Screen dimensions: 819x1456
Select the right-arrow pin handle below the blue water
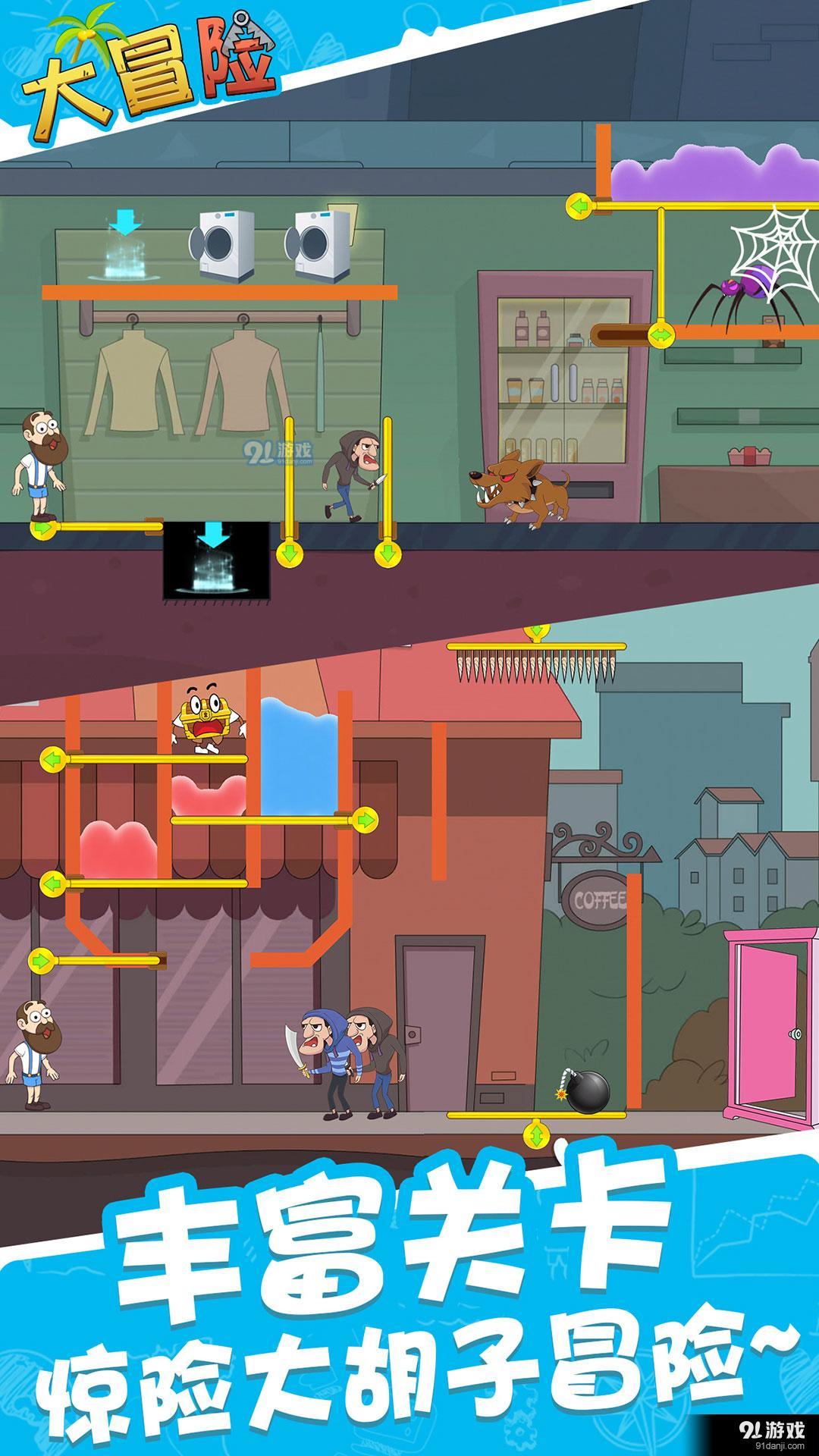(366, 819)
